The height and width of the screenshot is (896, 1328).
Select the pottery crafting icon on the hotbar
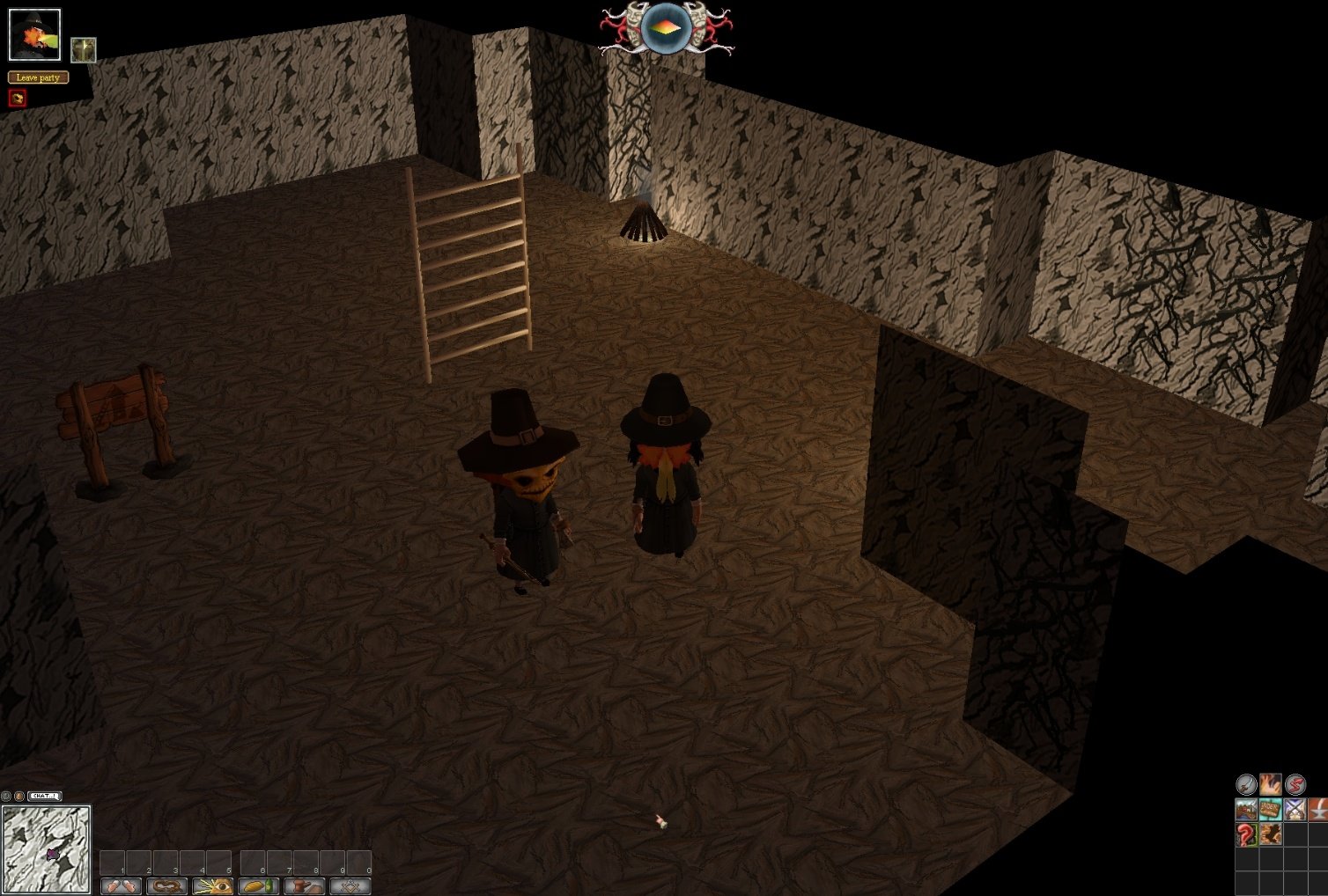[x=304, y=885]
